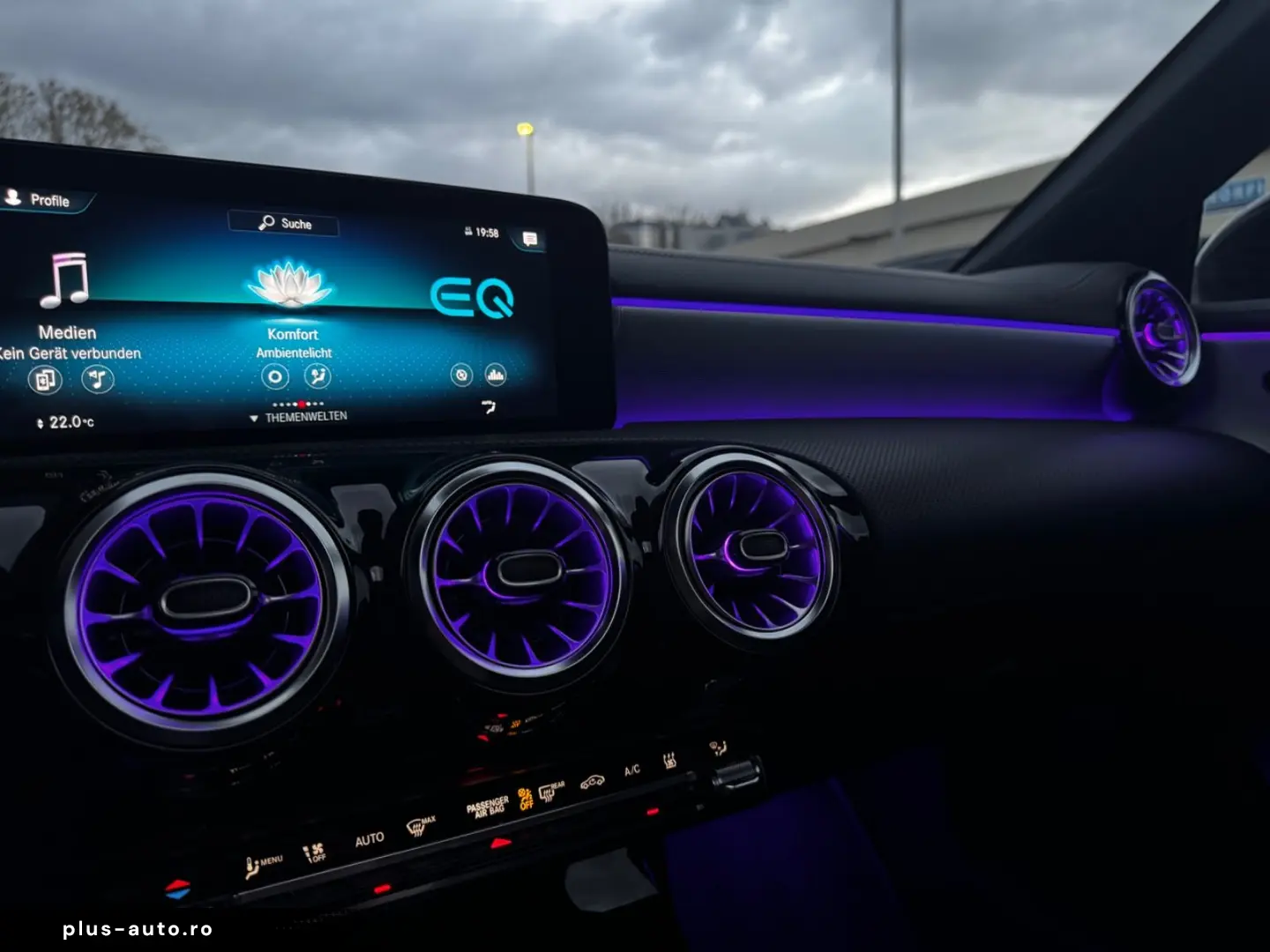The image size is (1270, 952).
Task: Tap the seat heating icon on climate panel
Action: 669,759
